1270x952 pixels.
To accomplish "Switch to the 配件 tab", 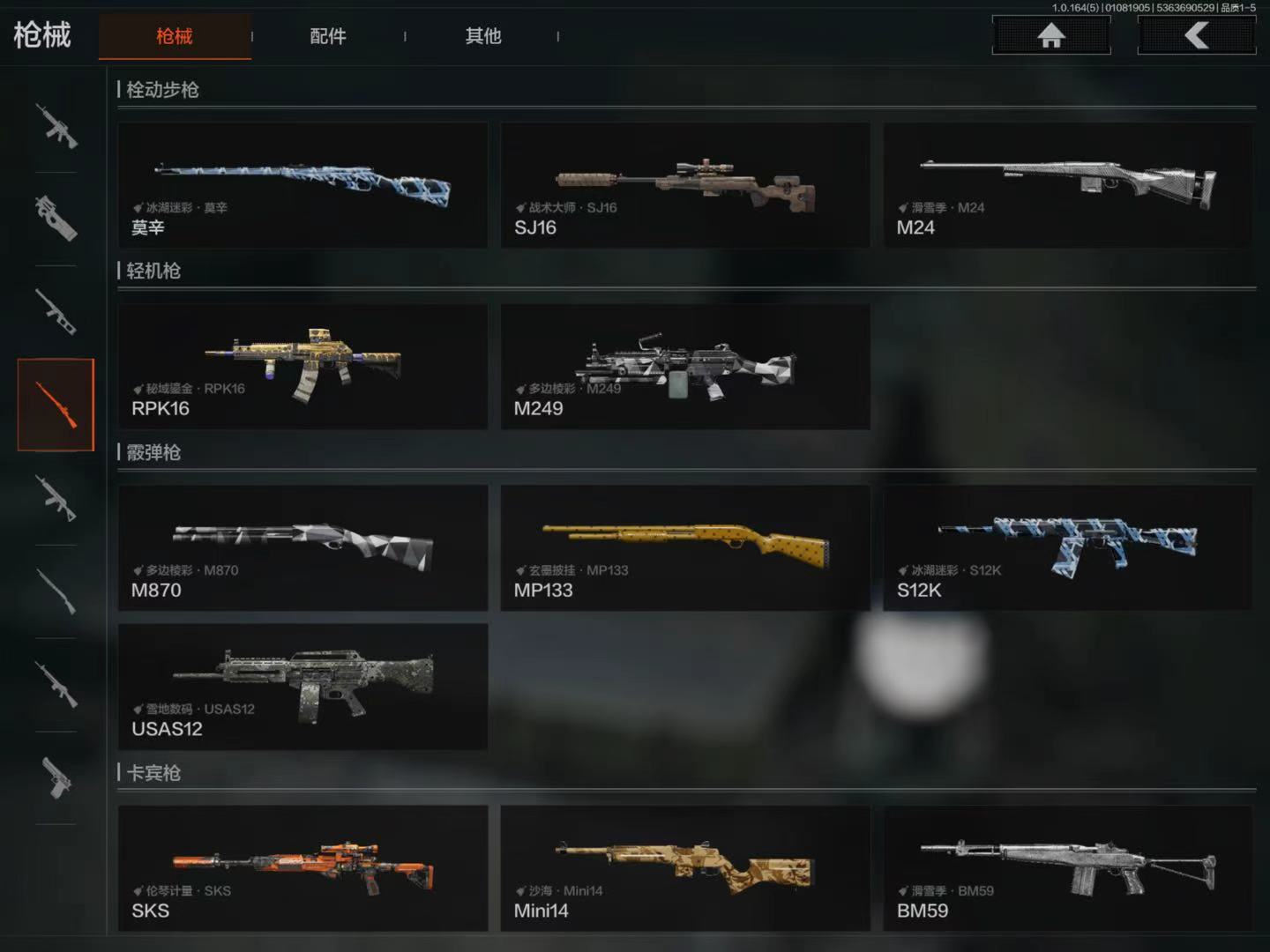I will click(x=328, y=36).
